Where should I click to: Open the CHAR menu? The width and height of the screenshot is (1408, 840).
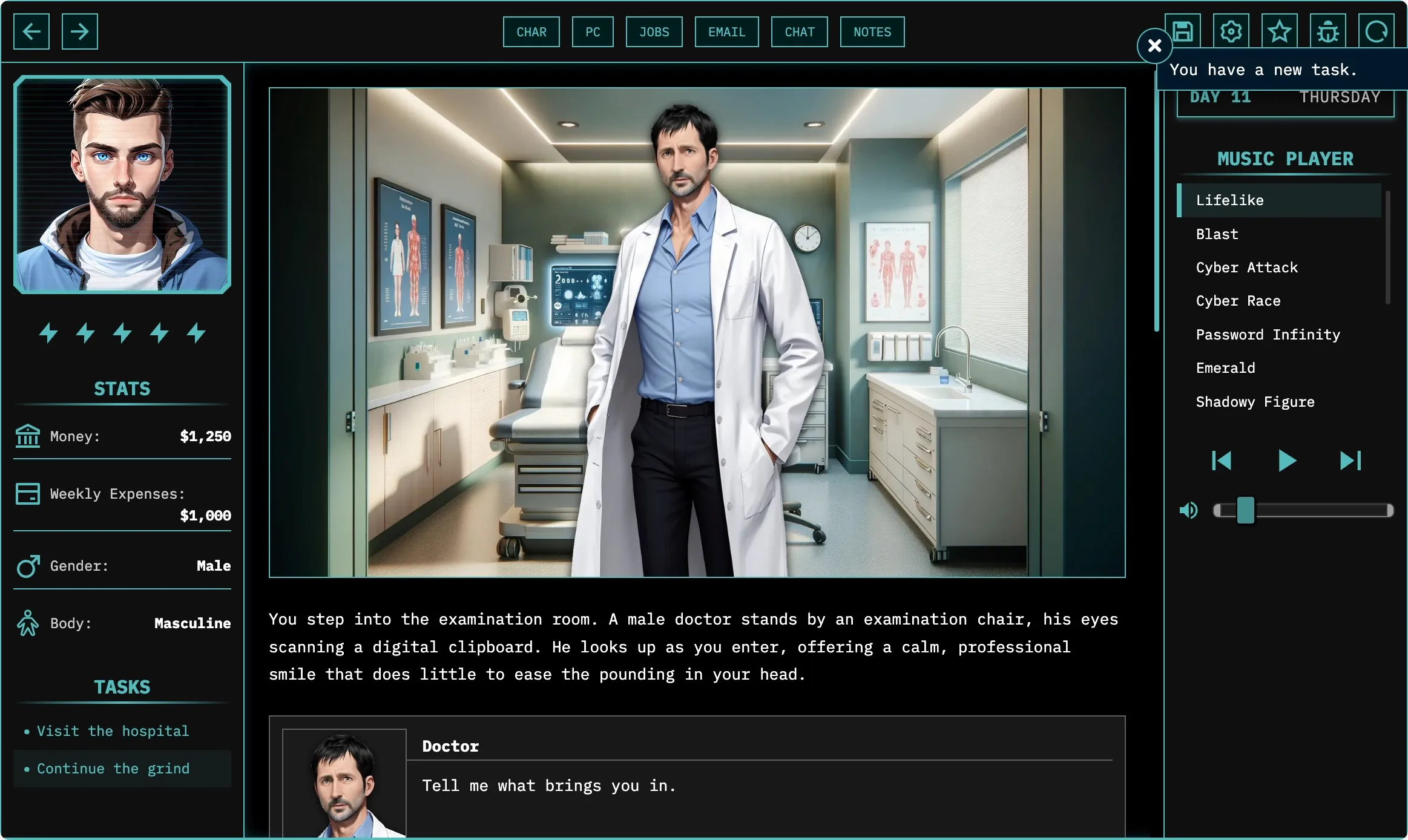531,32
